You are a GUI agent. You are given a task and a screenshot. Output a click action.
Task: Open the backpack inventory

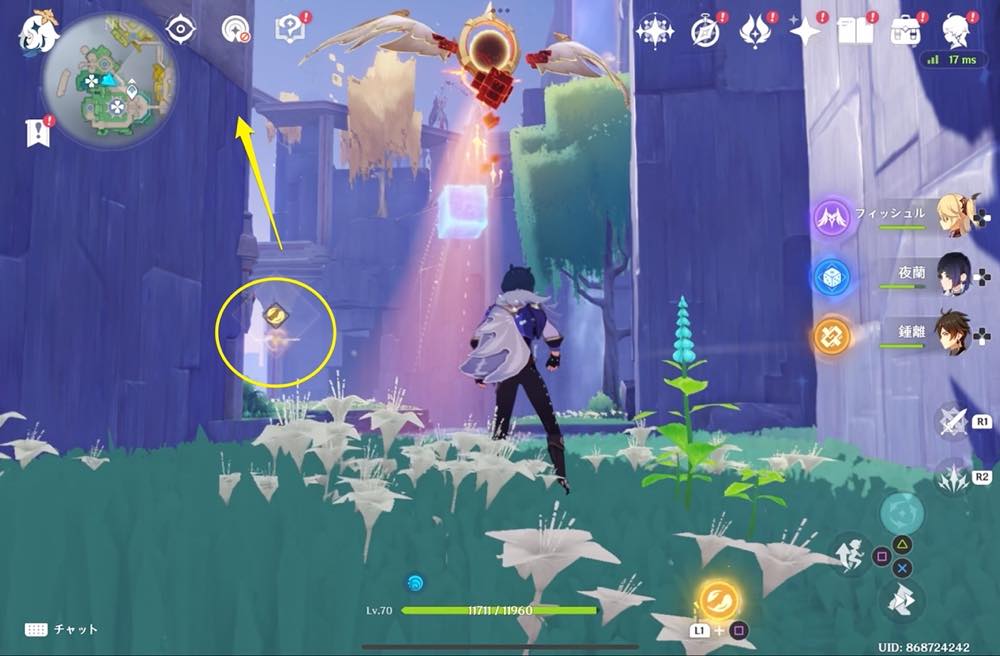[906, 31]
